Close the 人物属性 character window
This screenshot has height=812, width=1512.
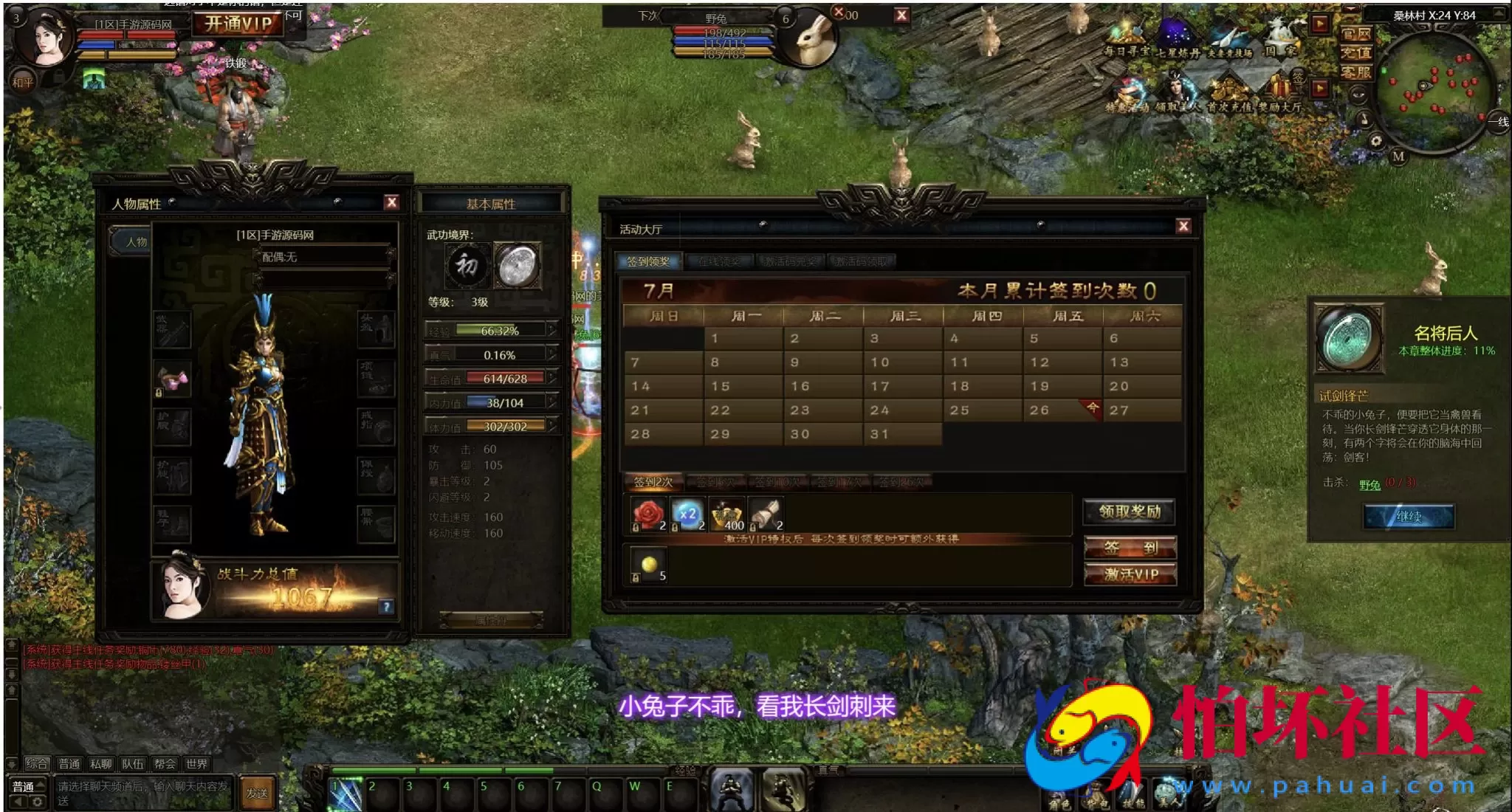[391, 202]
